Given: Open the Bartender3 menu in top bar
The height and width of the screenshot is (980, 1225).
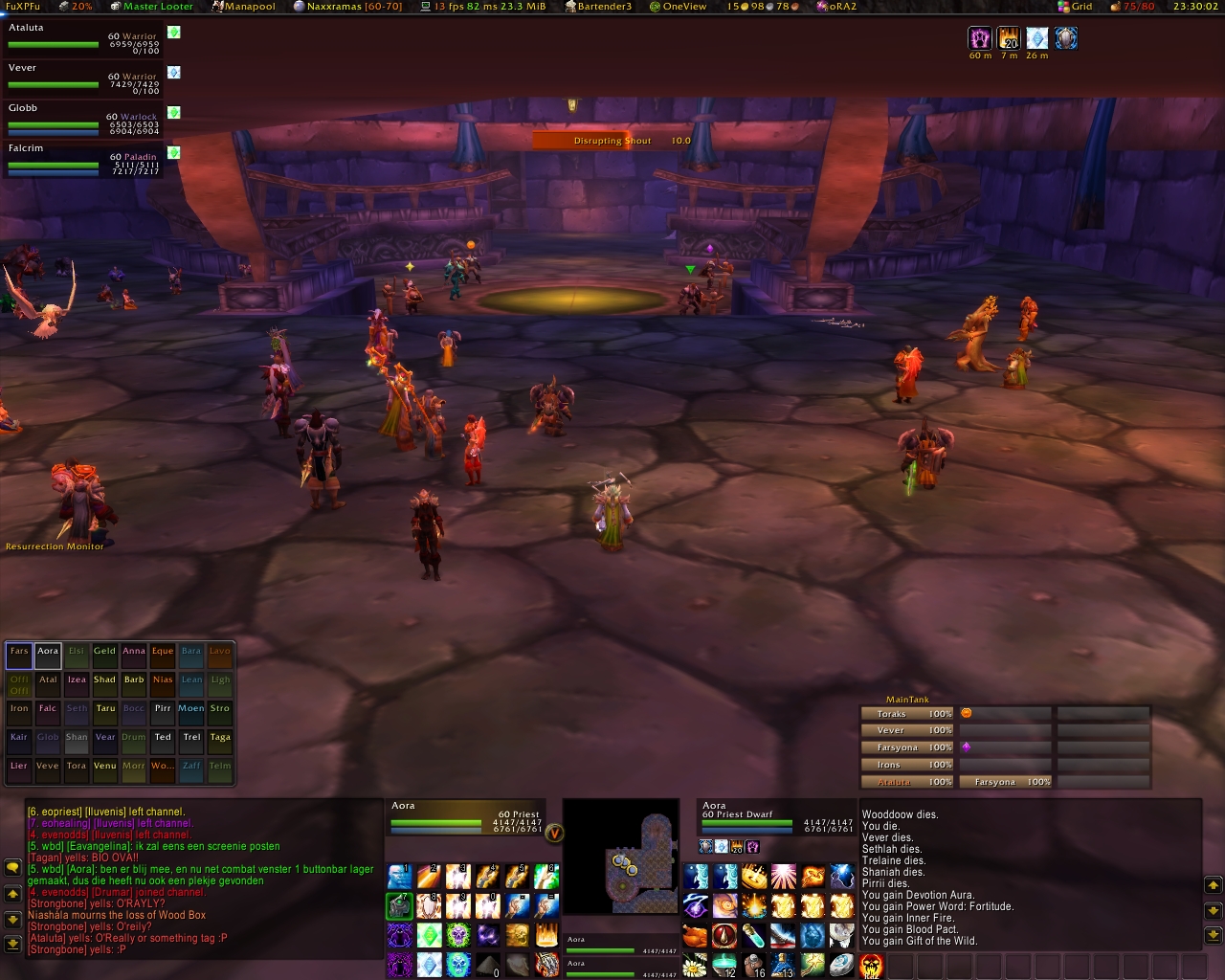Looking at the screenshot, I should (604, 7).
